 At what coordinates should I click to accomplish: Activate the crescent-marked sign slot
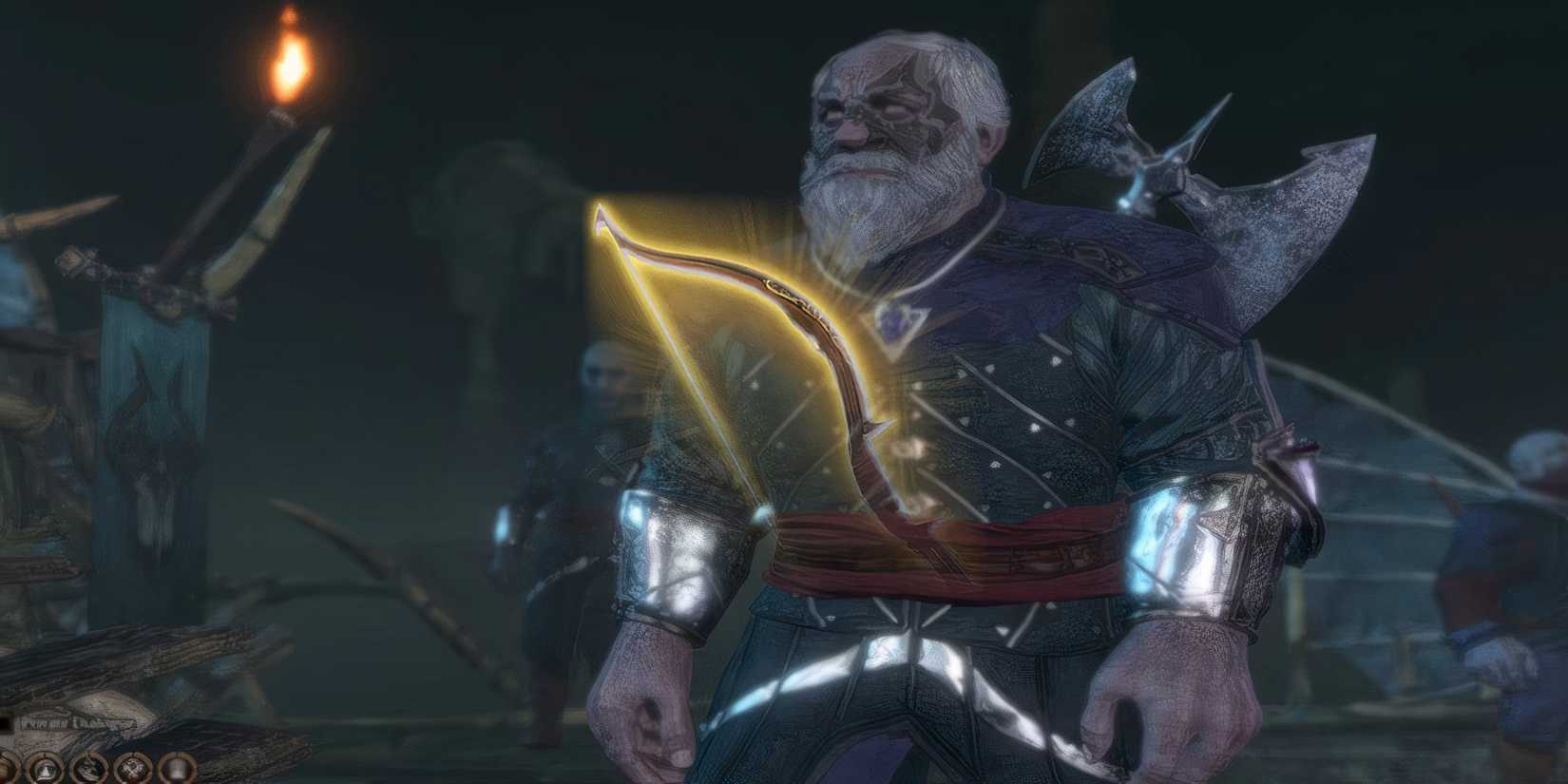[x=90, y=770]
